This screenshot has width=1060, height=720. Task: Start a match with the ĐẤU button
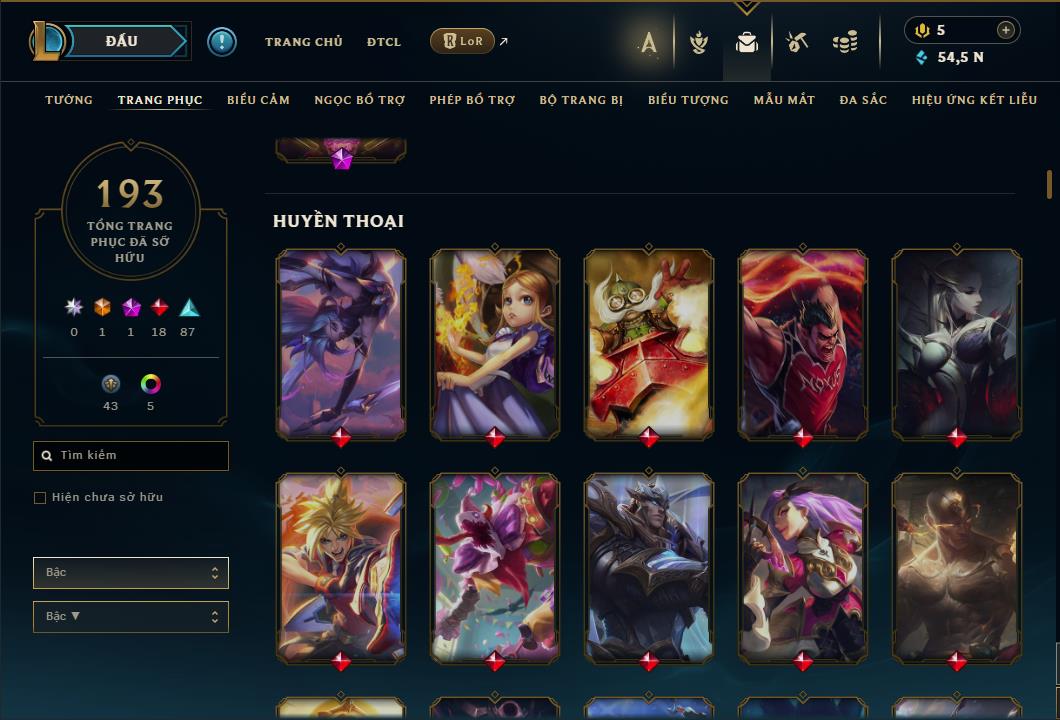(122, 41)
